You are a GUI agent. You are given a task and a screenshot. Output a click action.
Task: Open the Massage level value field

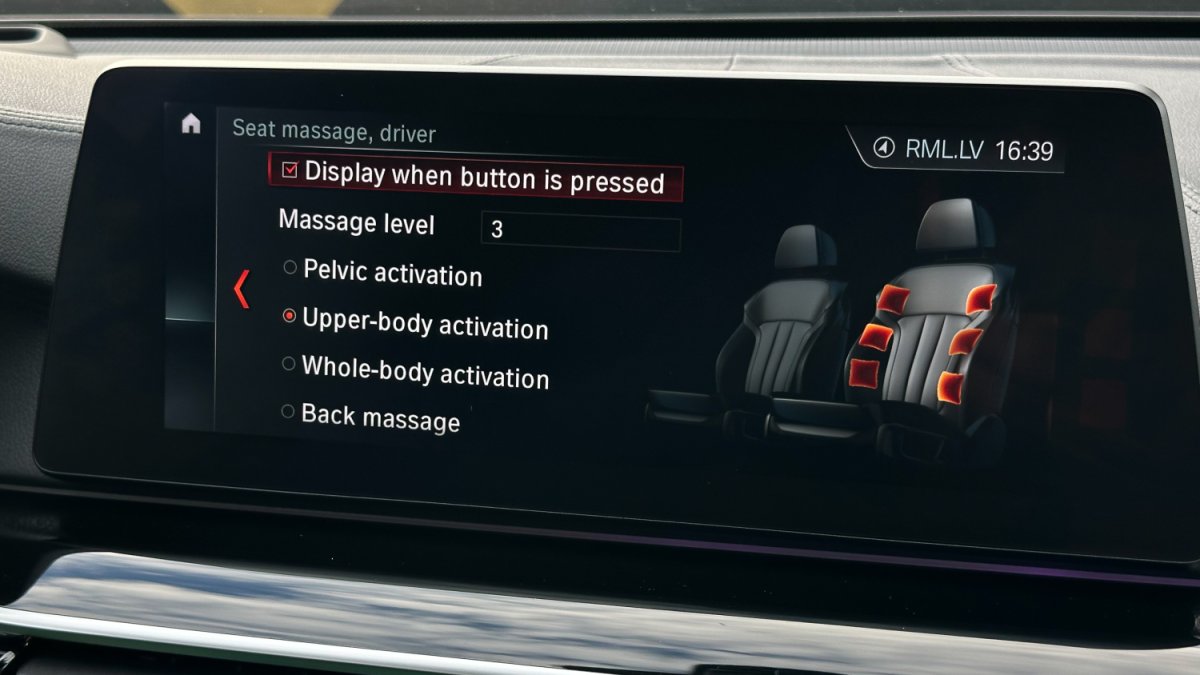point(580,232)
